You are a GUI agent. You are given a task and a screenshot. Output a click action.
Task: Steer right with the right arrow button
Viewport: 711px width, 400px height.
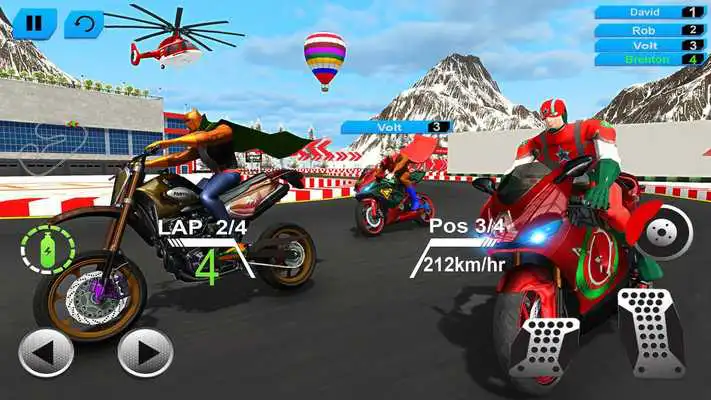[x=145, y=352]
